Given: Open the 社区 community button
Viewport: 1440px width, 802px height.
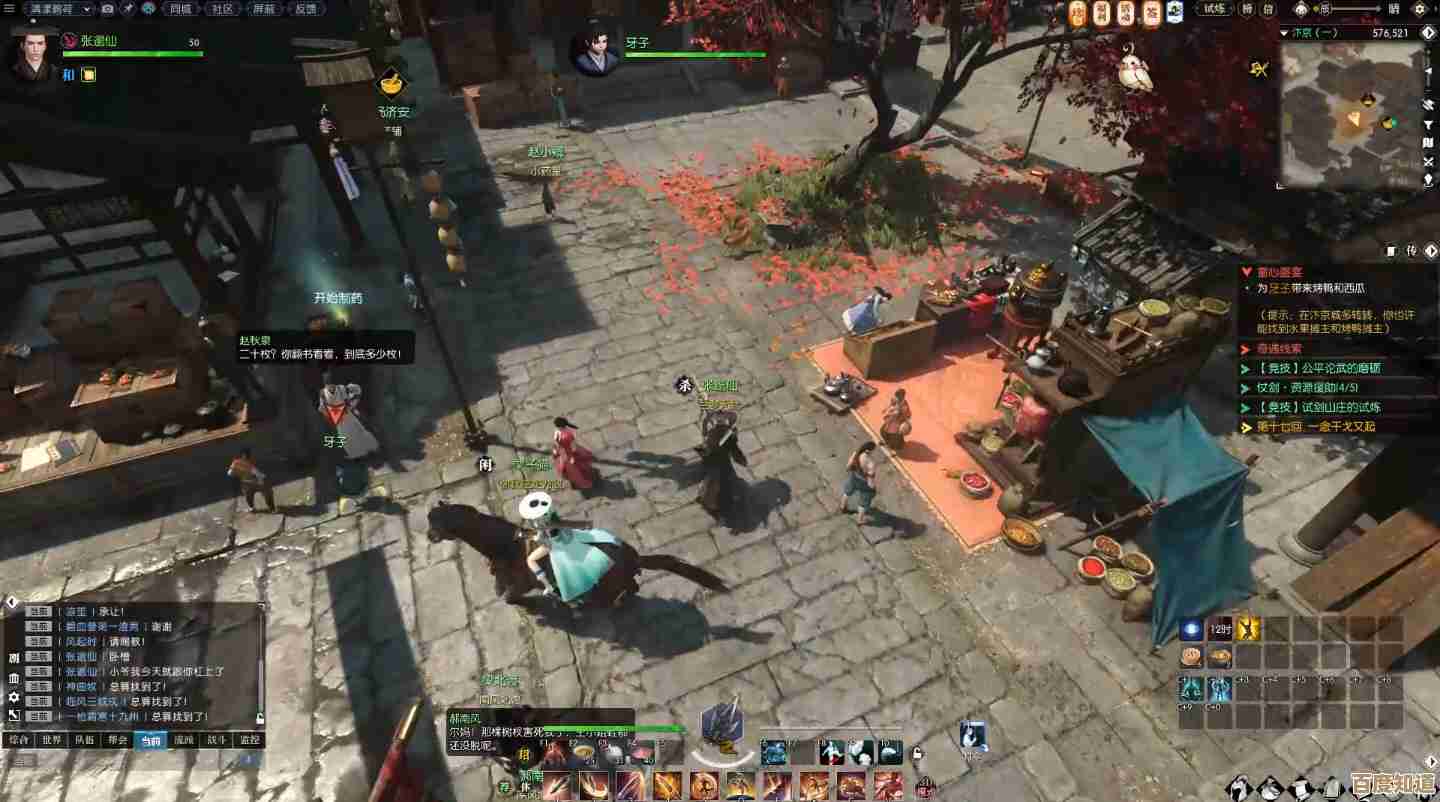Looking at the screenshot, I should 222,9.
